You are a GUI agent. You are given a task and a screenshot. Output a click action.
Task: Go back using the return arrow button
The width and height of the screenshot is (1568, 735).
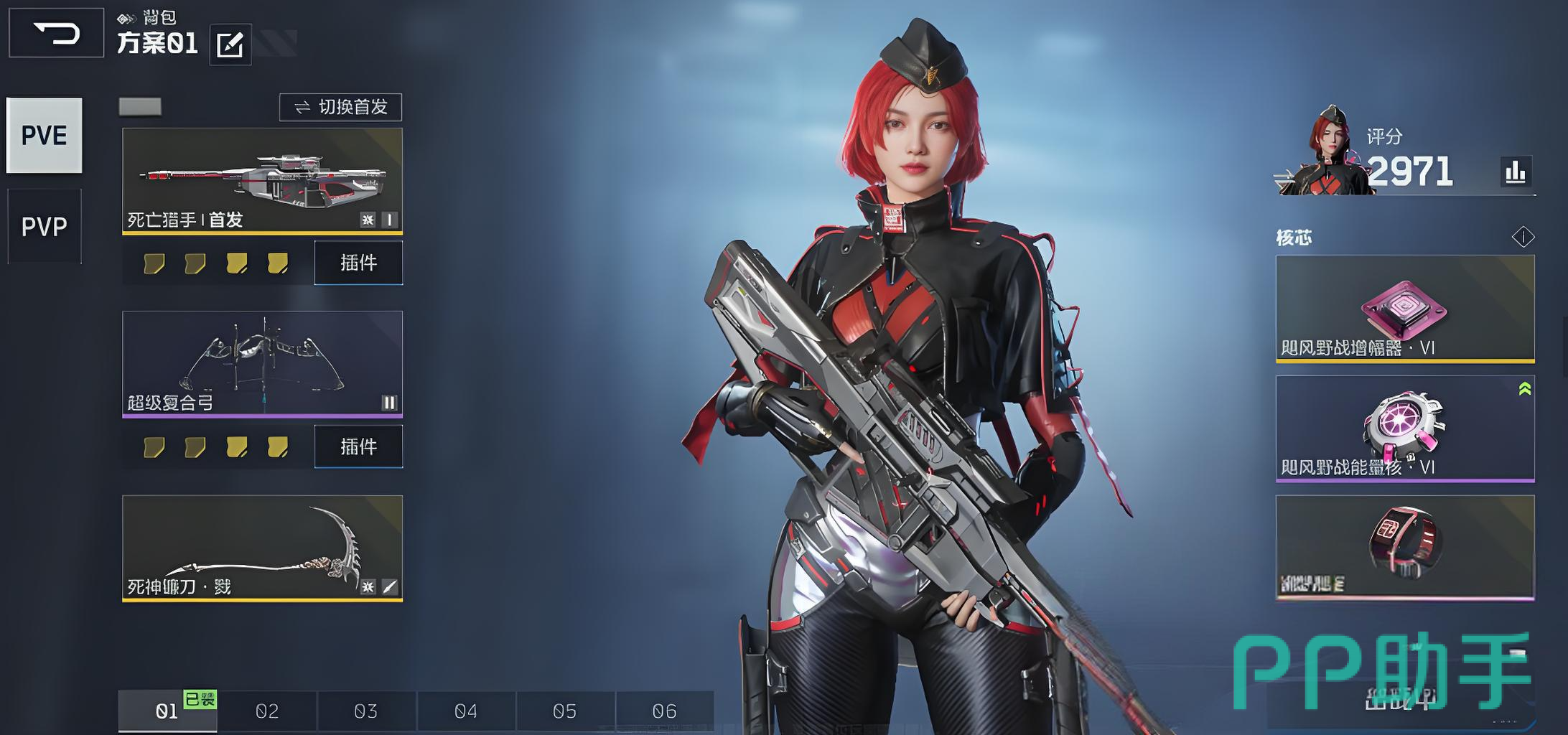coord(56,33)
